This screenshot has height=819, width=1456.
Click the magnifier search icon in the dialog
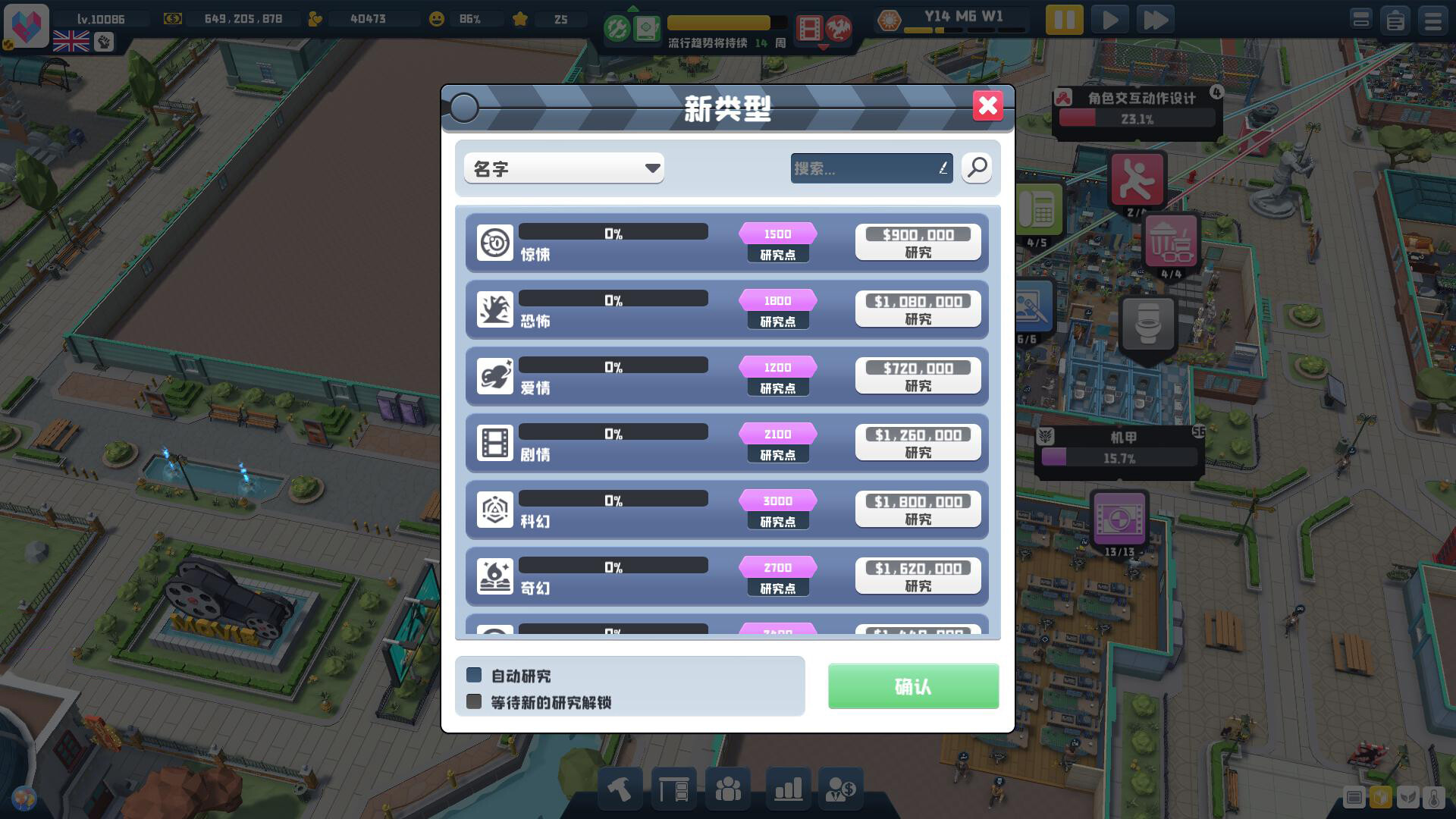coord(977,168)
